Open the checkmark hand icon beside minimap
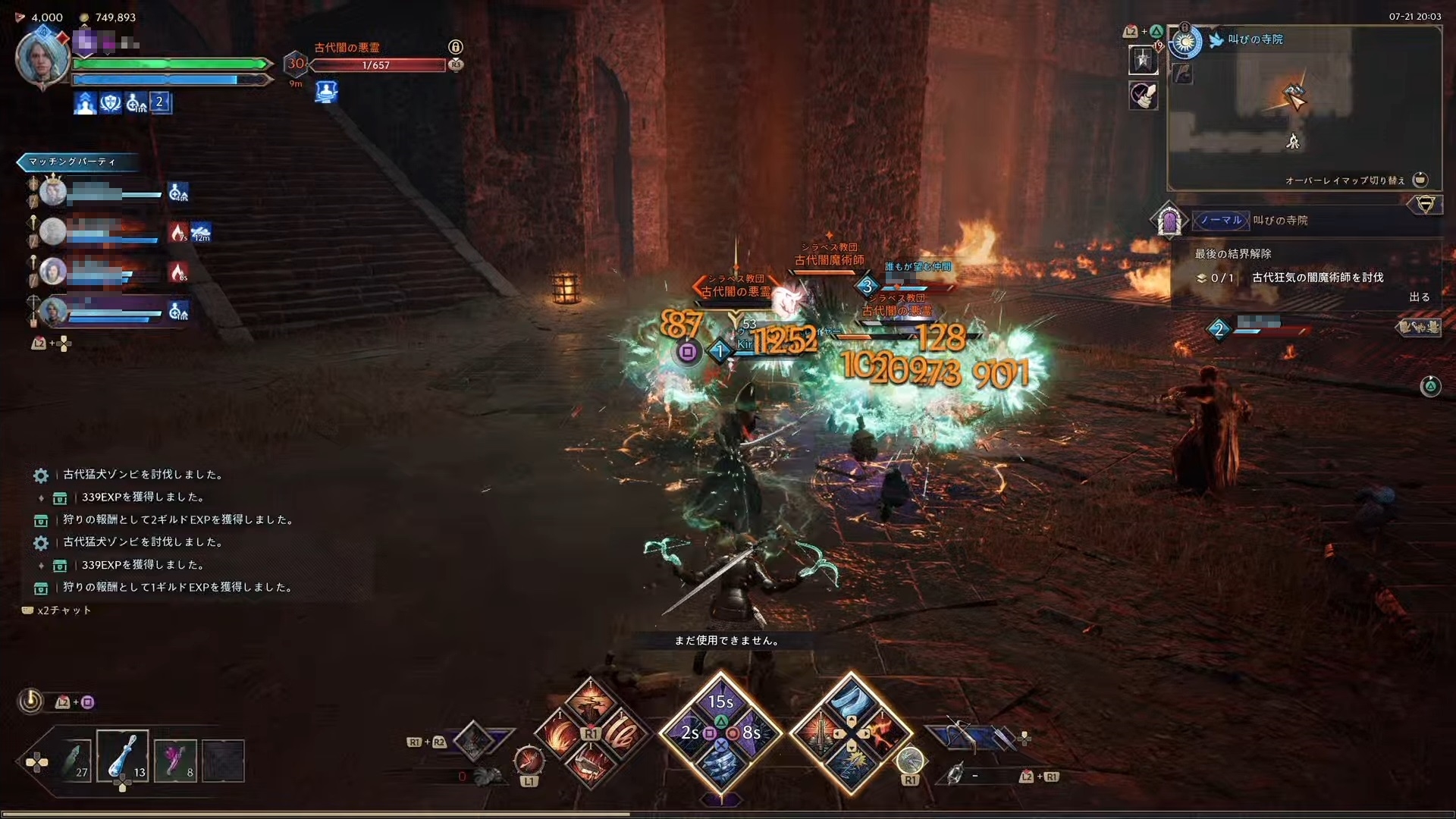 pyautogui.click(x=1143, y=96)
